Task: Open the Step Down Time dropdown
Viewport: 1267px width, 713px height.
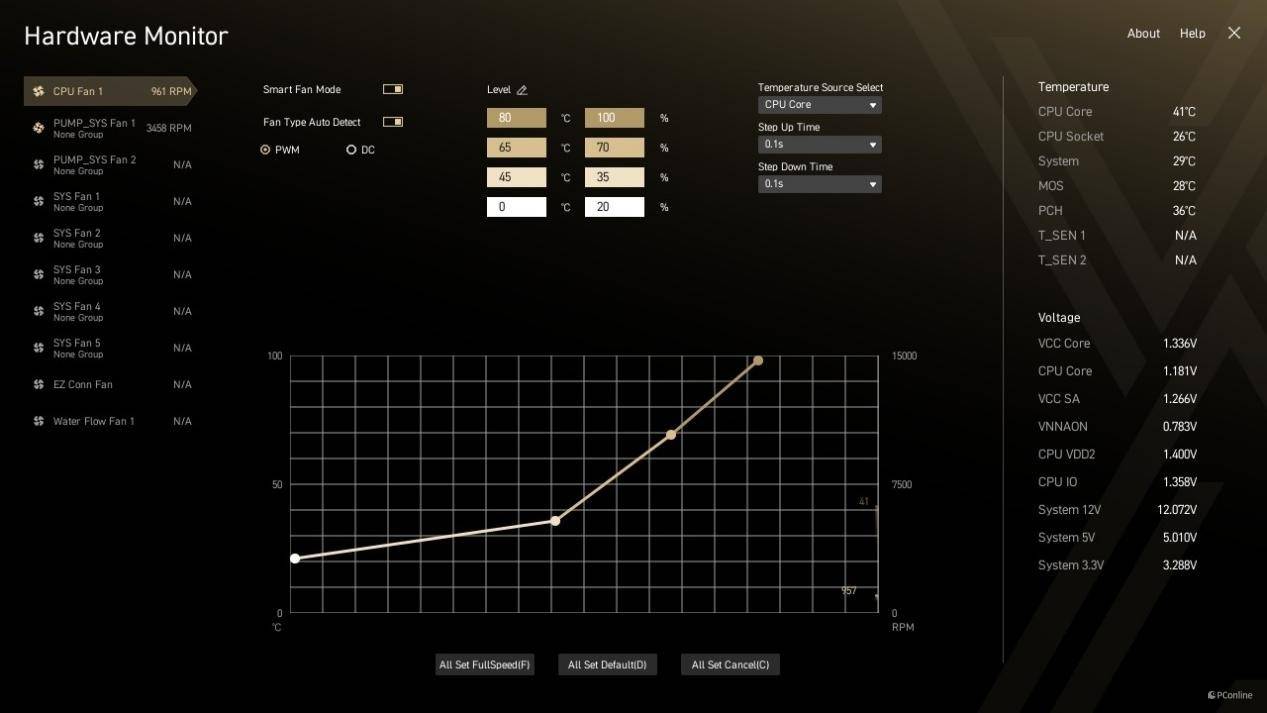Action: 819,184
